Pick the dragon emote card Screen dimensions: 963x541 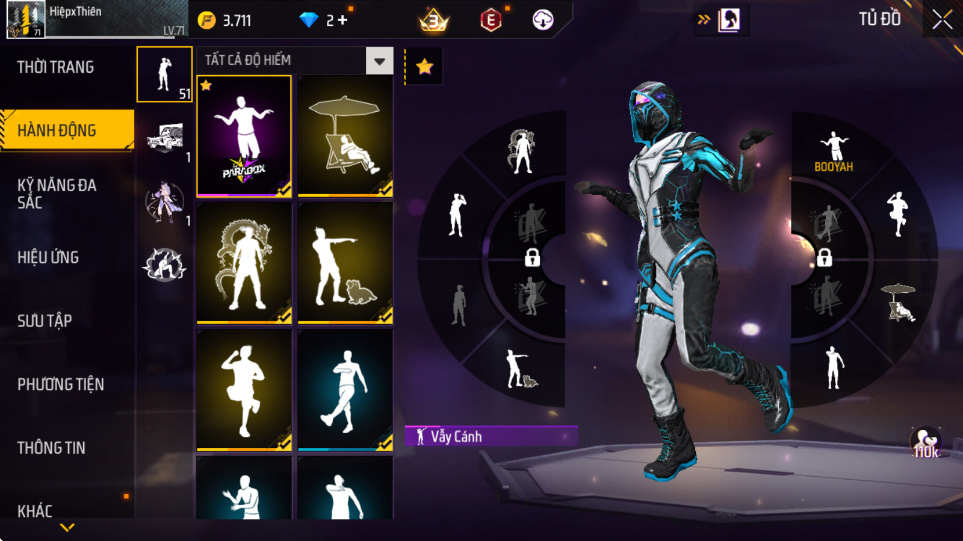[244, 263]
